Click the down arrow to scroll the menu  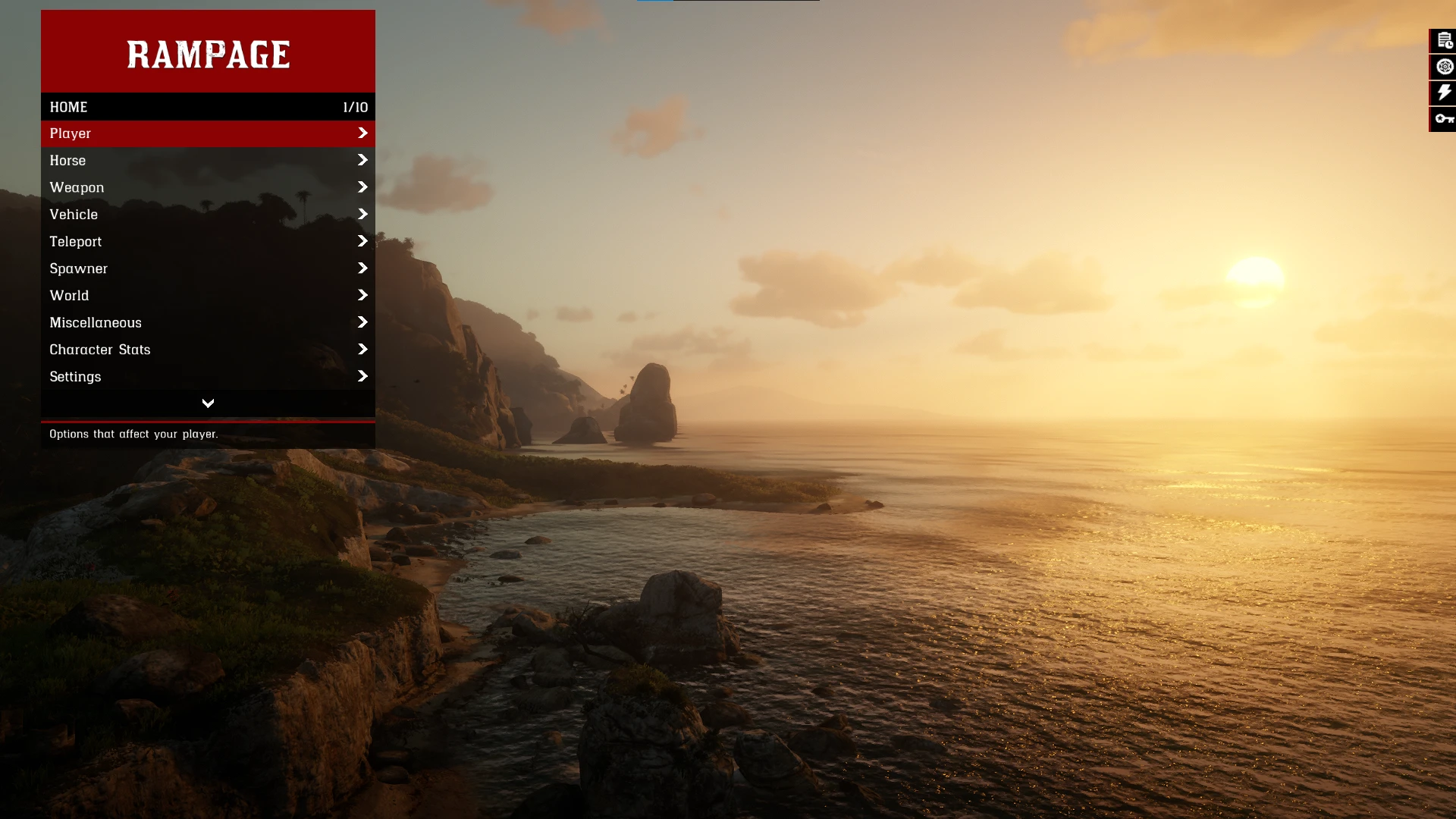click(x=208, y=403)
